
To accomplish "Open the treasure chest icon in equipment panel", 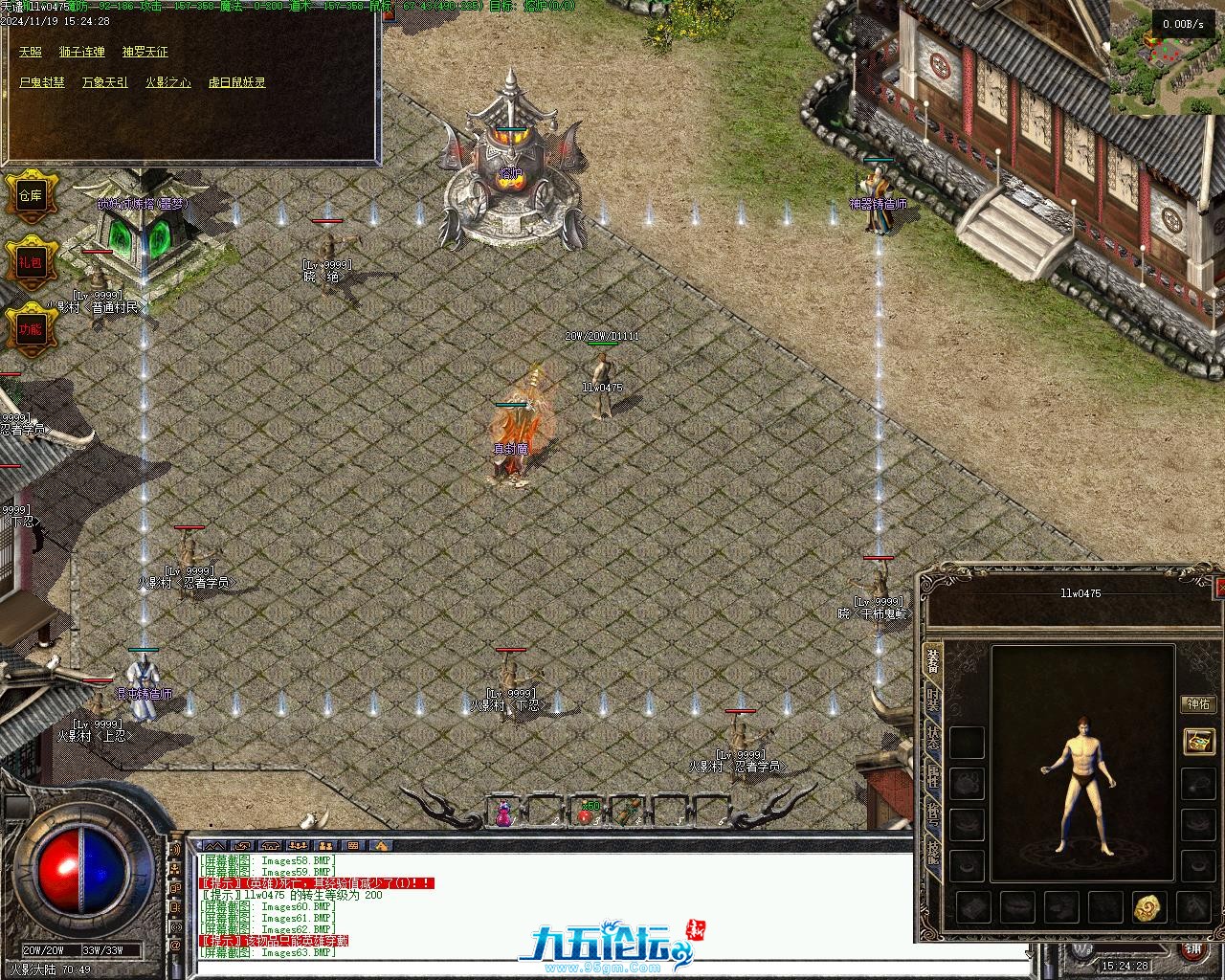I will [x=1198, y=741].
